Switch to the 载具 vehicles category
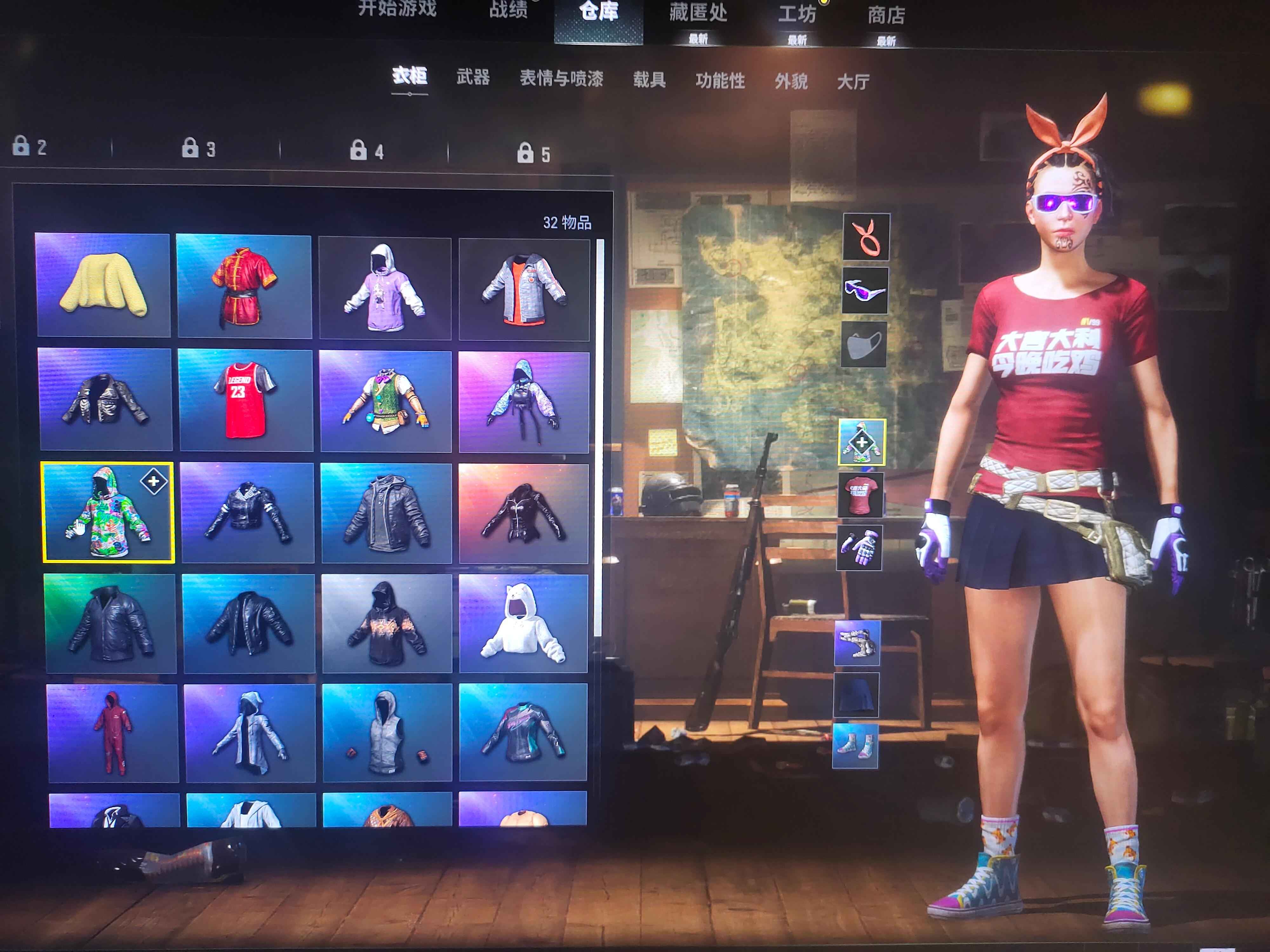 649,80
